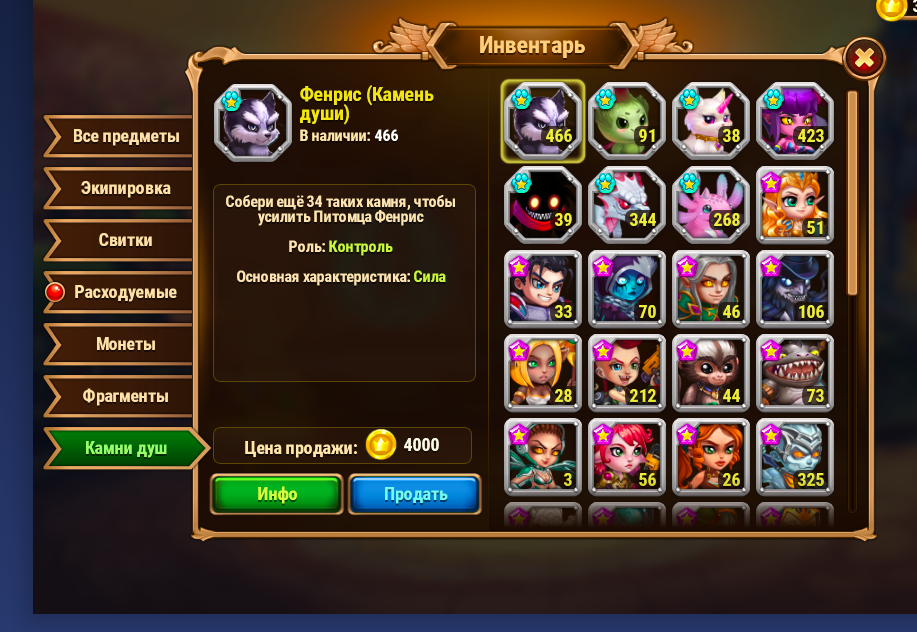Sell the stone with the Продать button
The image size is (917, 632).
coord(415,494)
